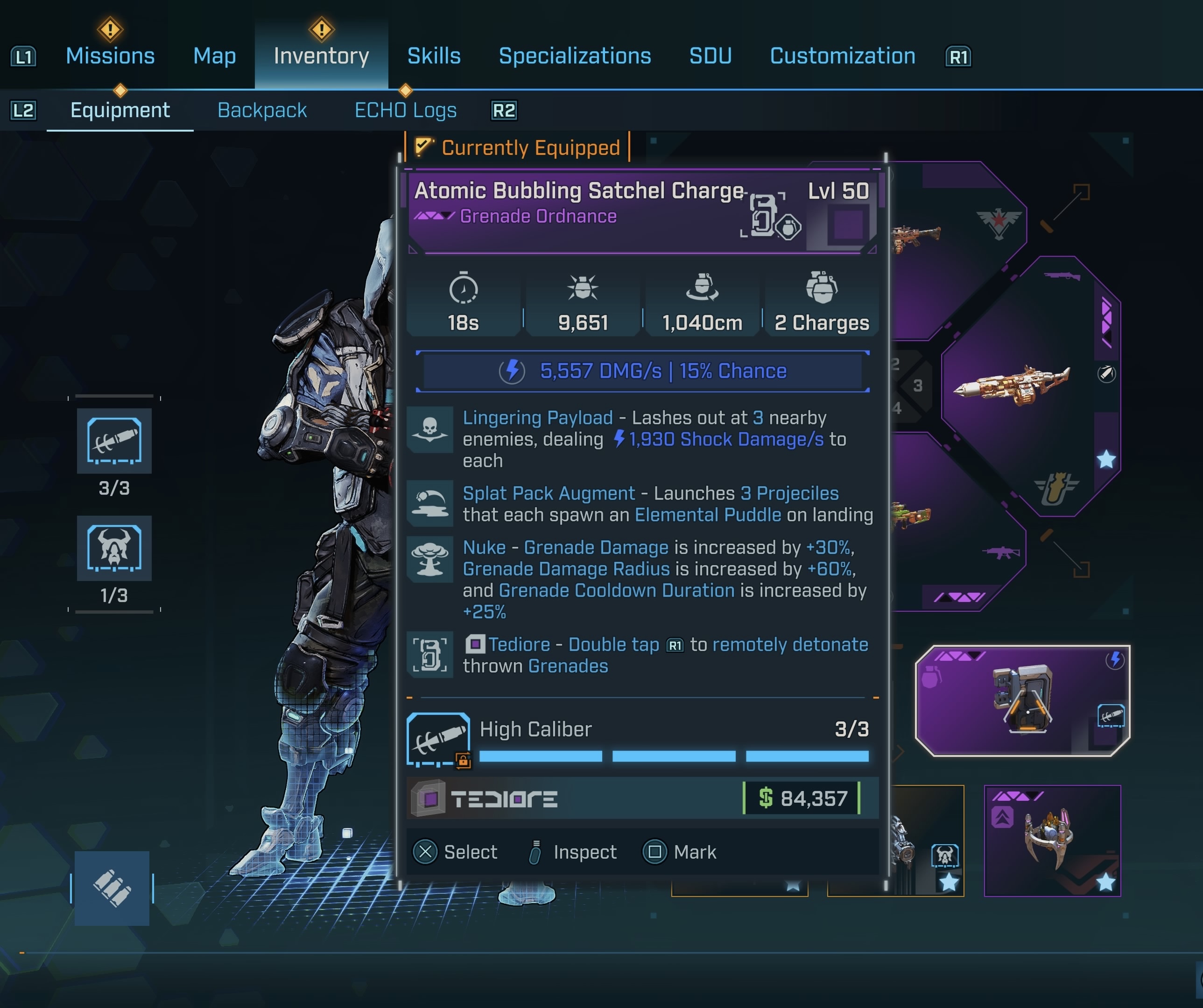The height and width of the screenshot is (1008, 1203).
Task: View the ECHO Logs sub-tab
Action: 405,110
